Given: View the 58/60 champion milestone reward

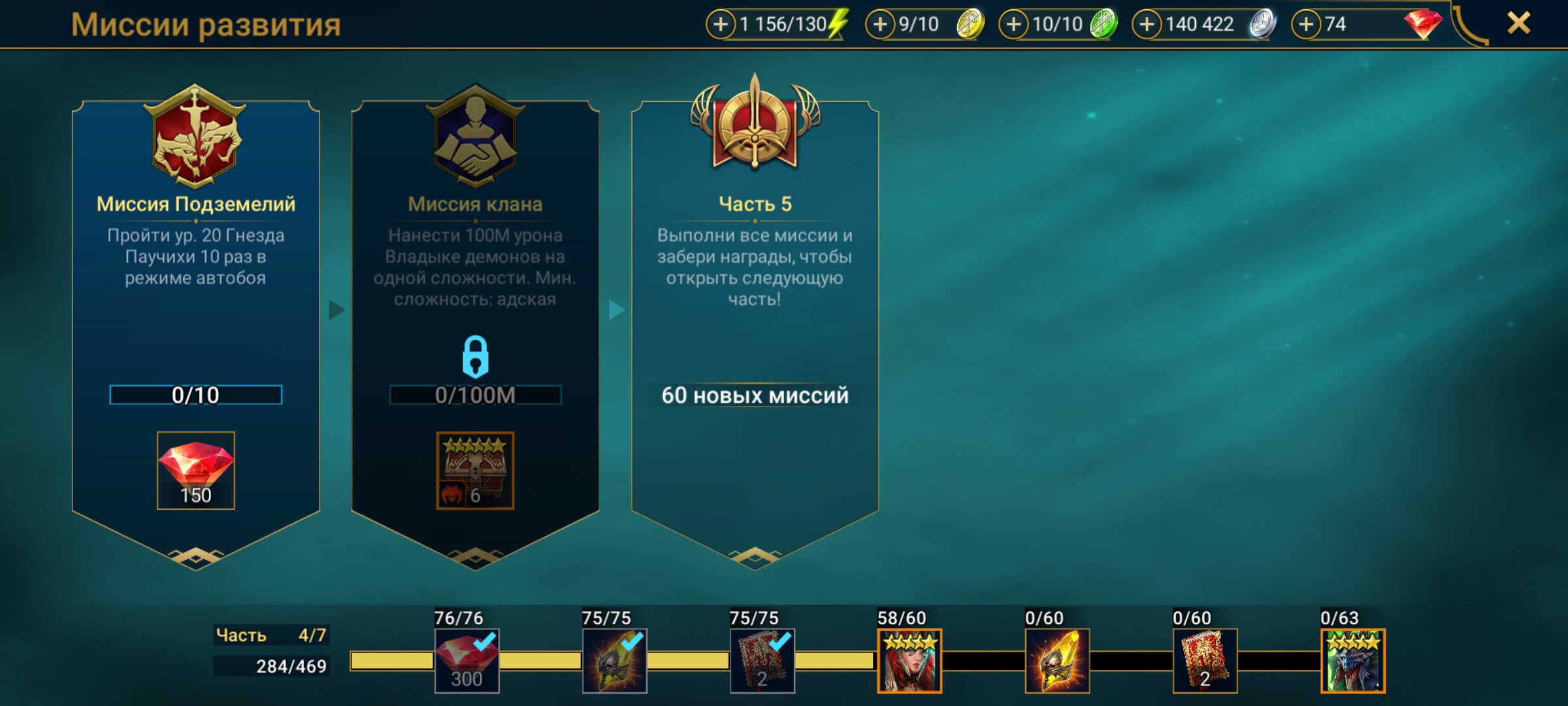Looking at the screenshot, I should [909, 661].
